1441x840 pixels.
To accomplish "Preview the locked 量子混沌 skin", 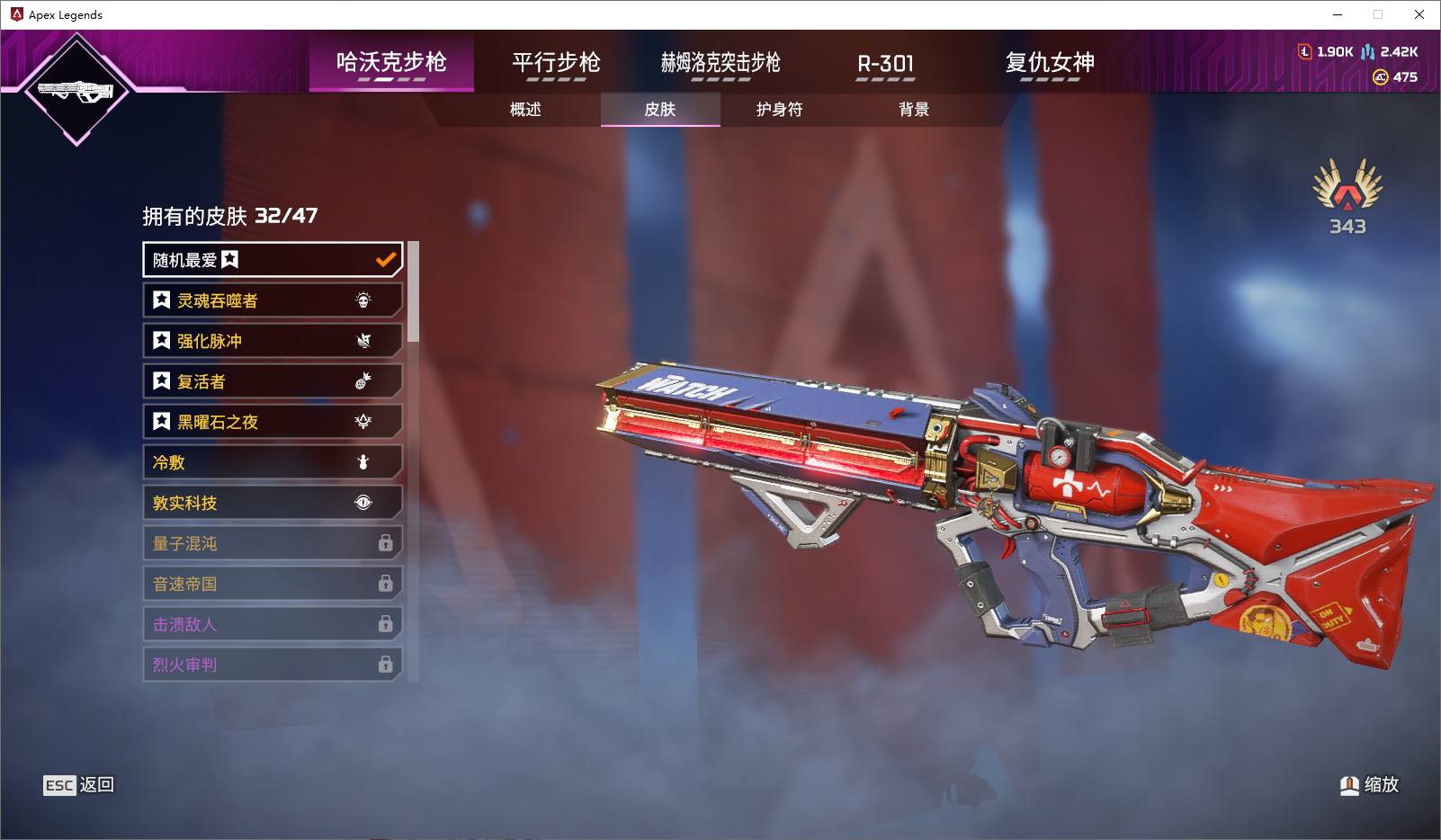I will pos(272,543).
